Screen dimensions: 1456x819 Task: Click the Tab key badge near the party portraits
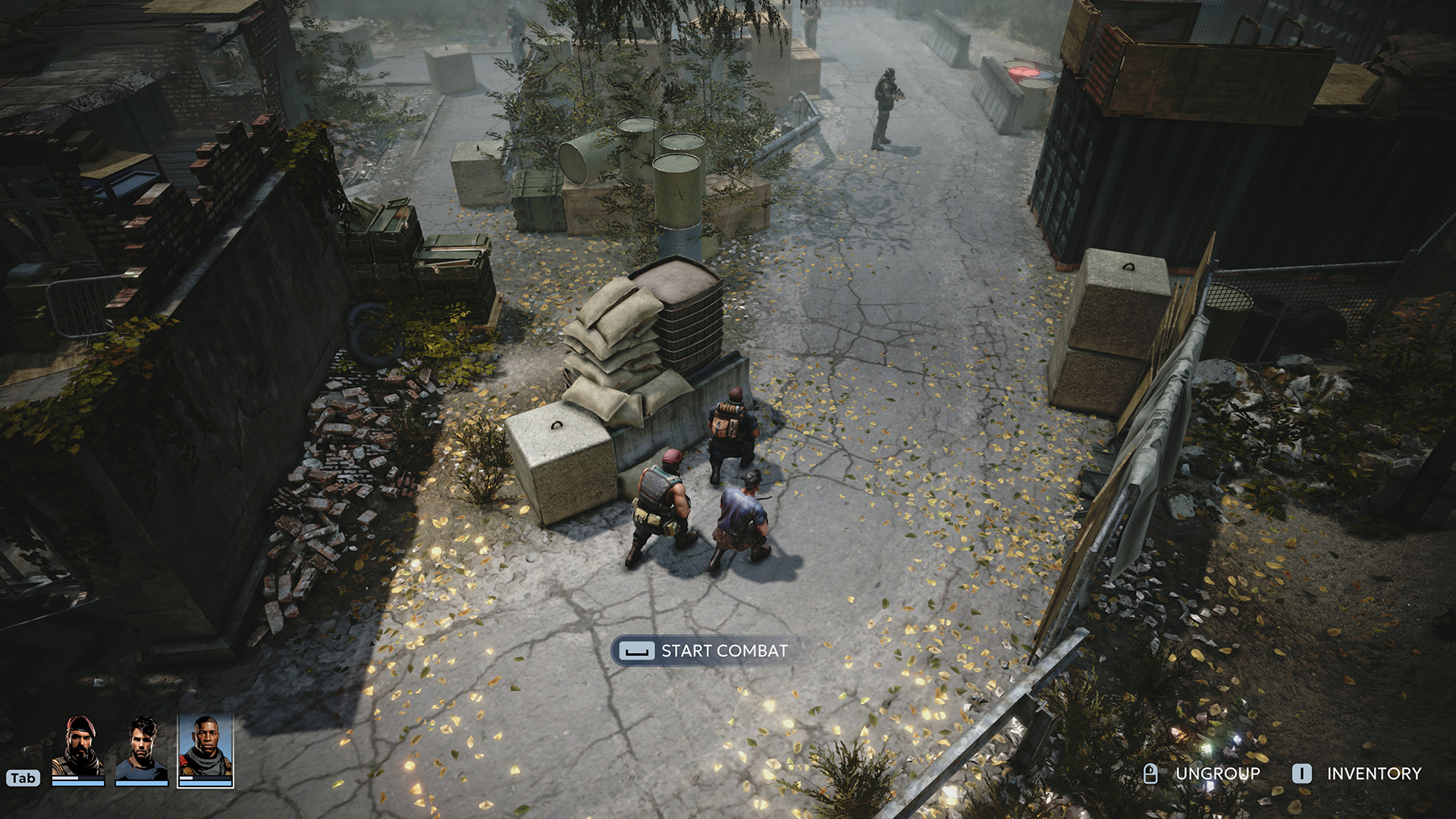point(24,778)
